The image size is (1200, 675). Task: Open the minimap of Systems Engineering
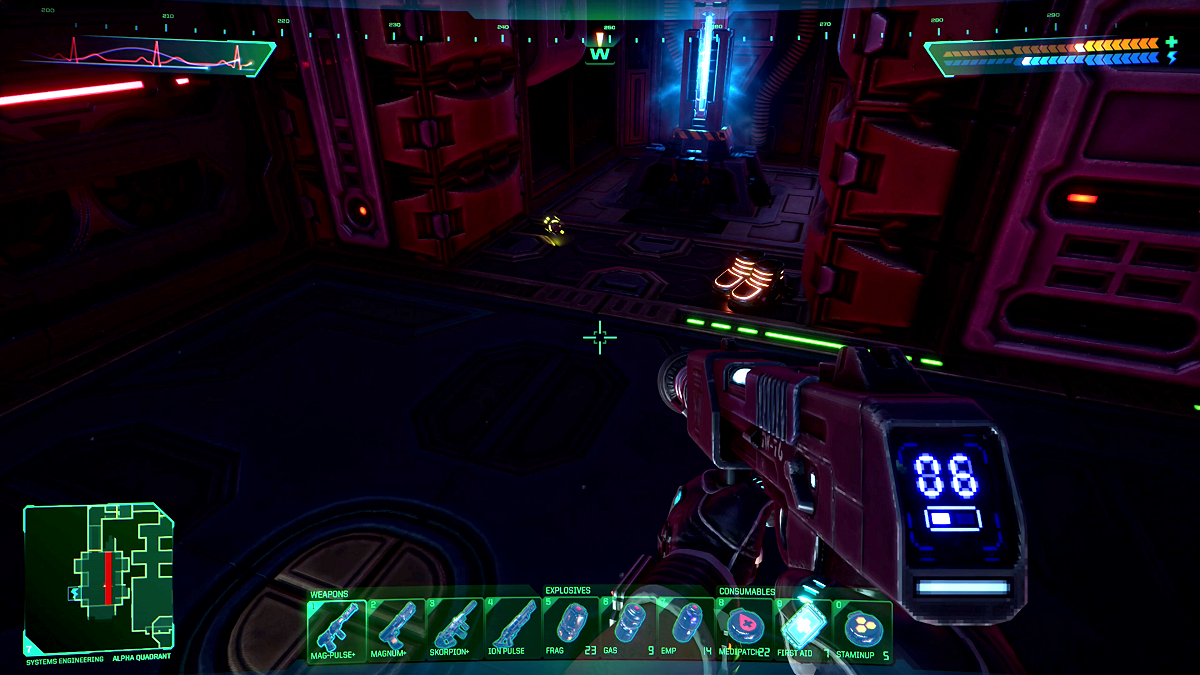pyautogui.click(x=98, y=576)
